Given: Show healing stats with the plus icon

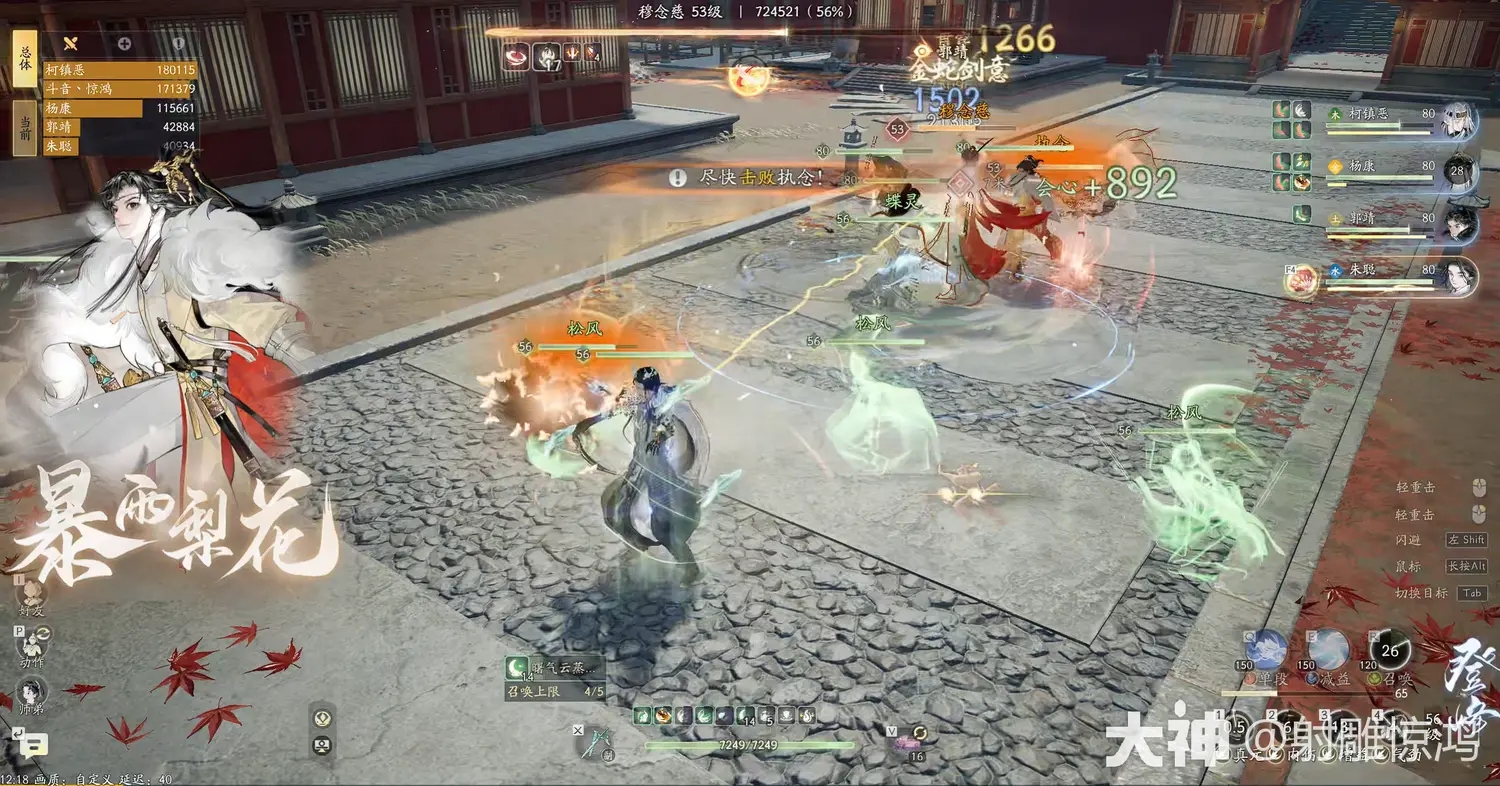Looking at the screenshot, I should pos(124,43).
